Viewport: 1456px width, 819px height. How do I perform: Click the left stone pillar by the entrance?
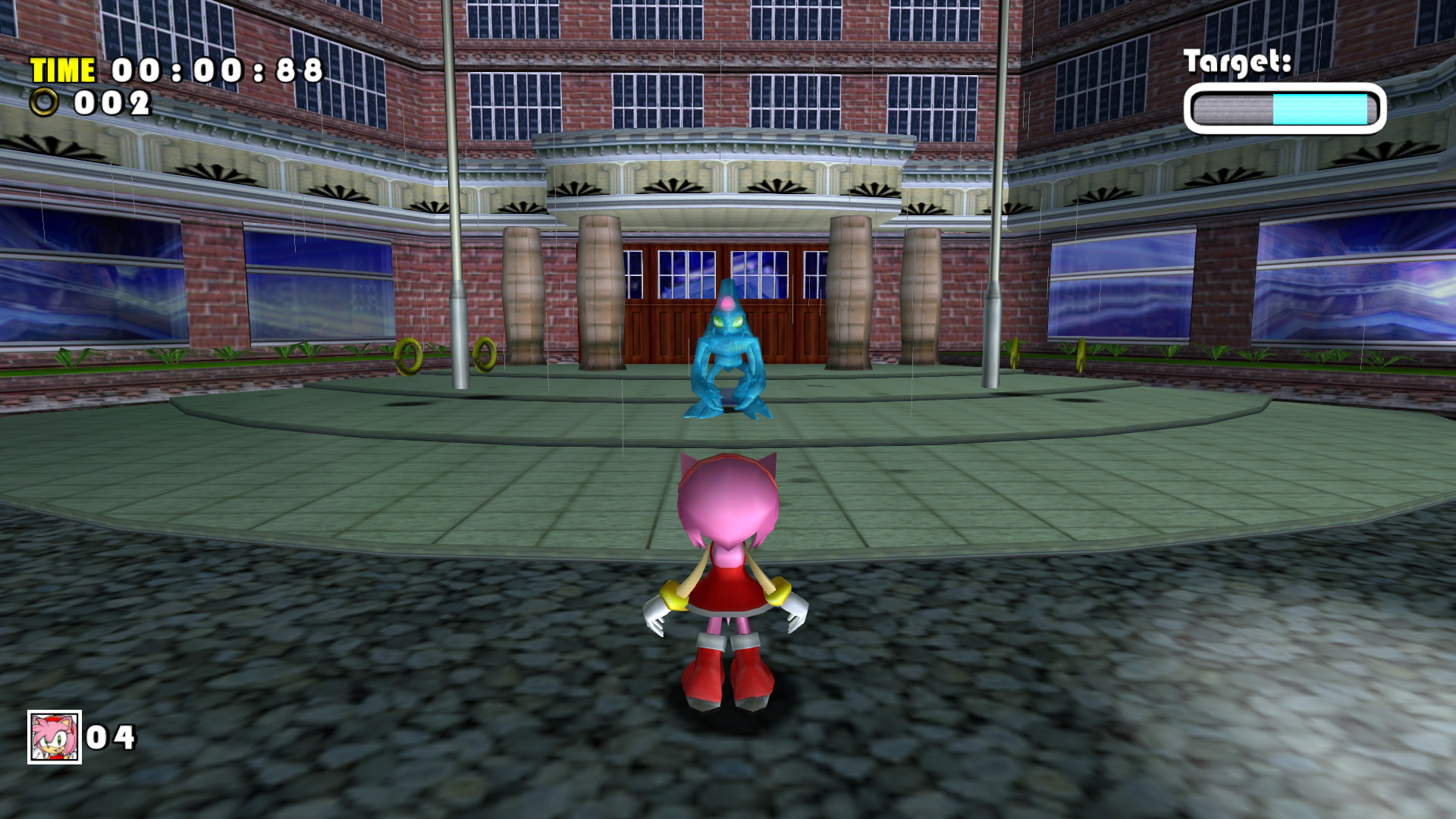pos(599,296)
